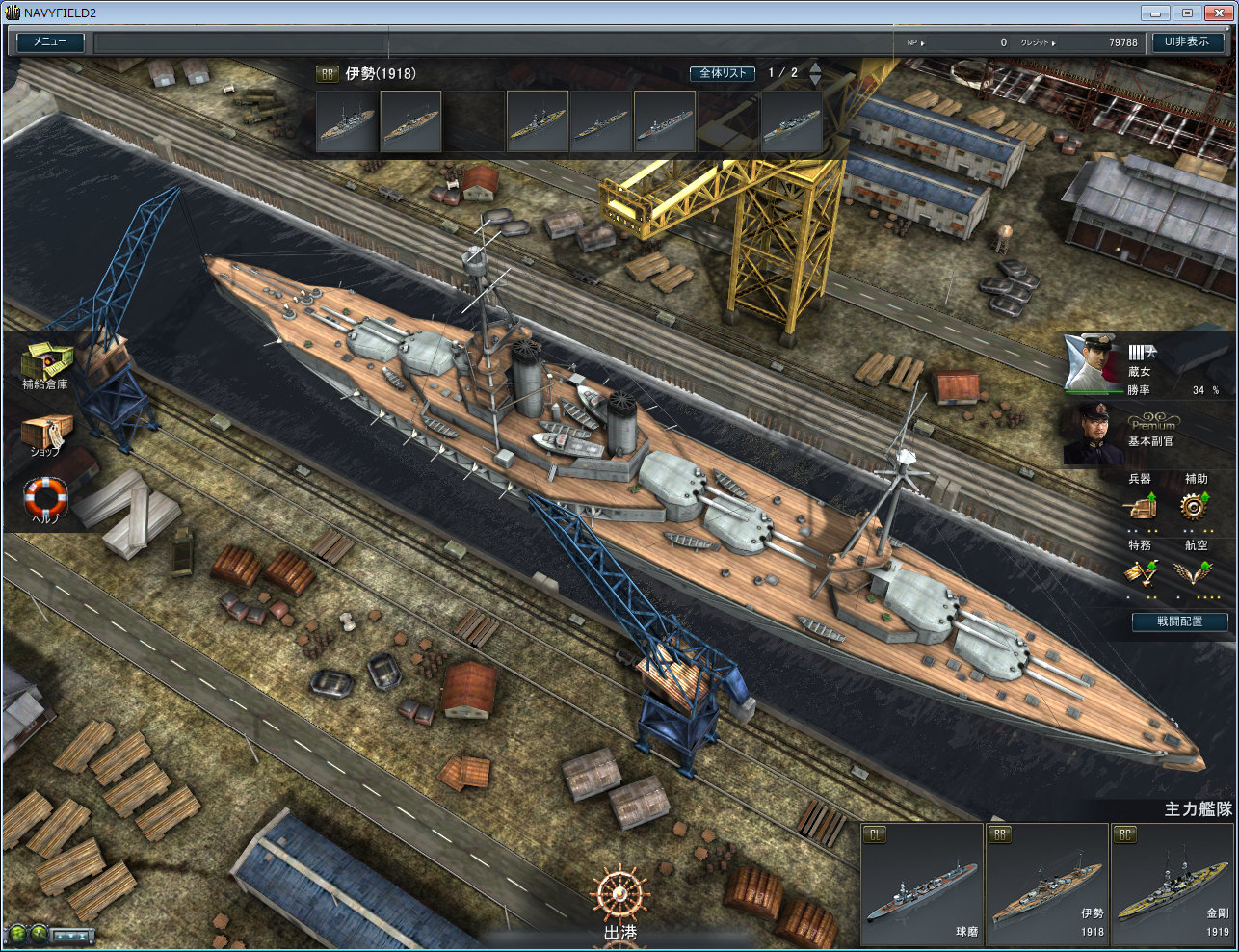Image resolution: width=1239 pixels, height=952 pixels.
Task: Toggle the UI非表示 hide-interface button
Action: point(1187,42)
